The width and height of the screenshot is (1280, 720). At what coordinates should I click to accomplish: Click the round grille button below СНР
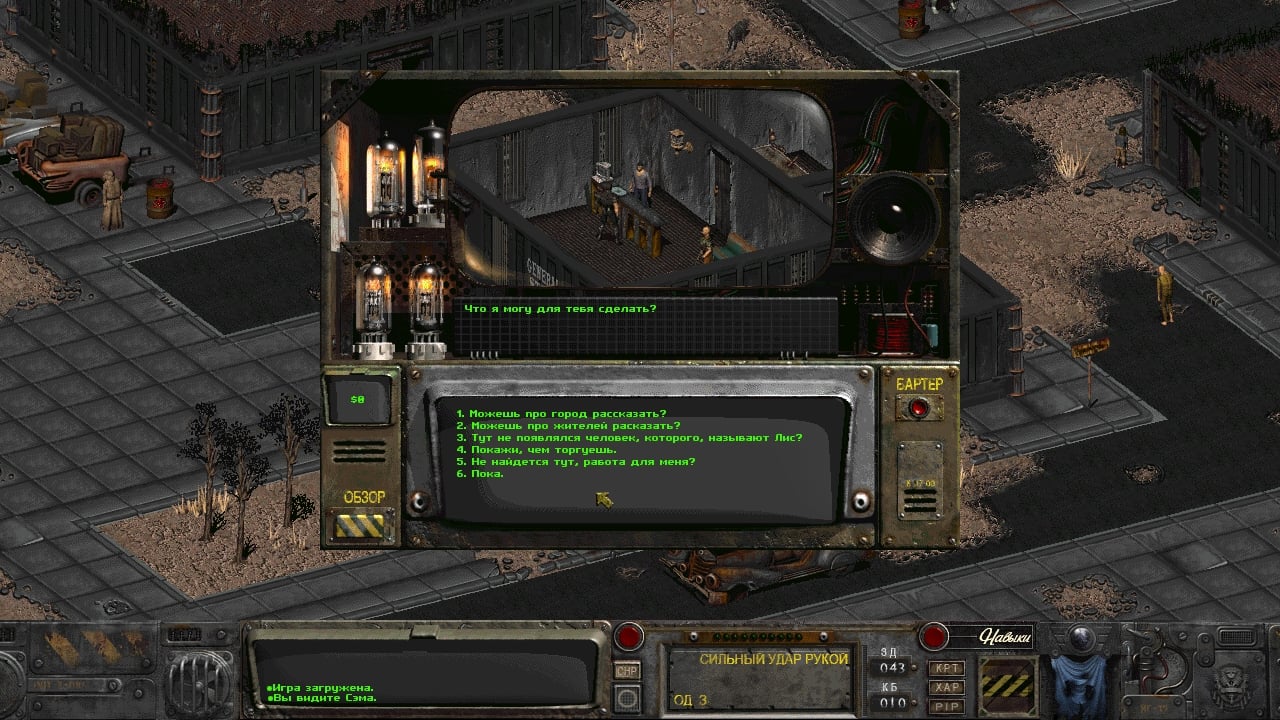(628, 698)
